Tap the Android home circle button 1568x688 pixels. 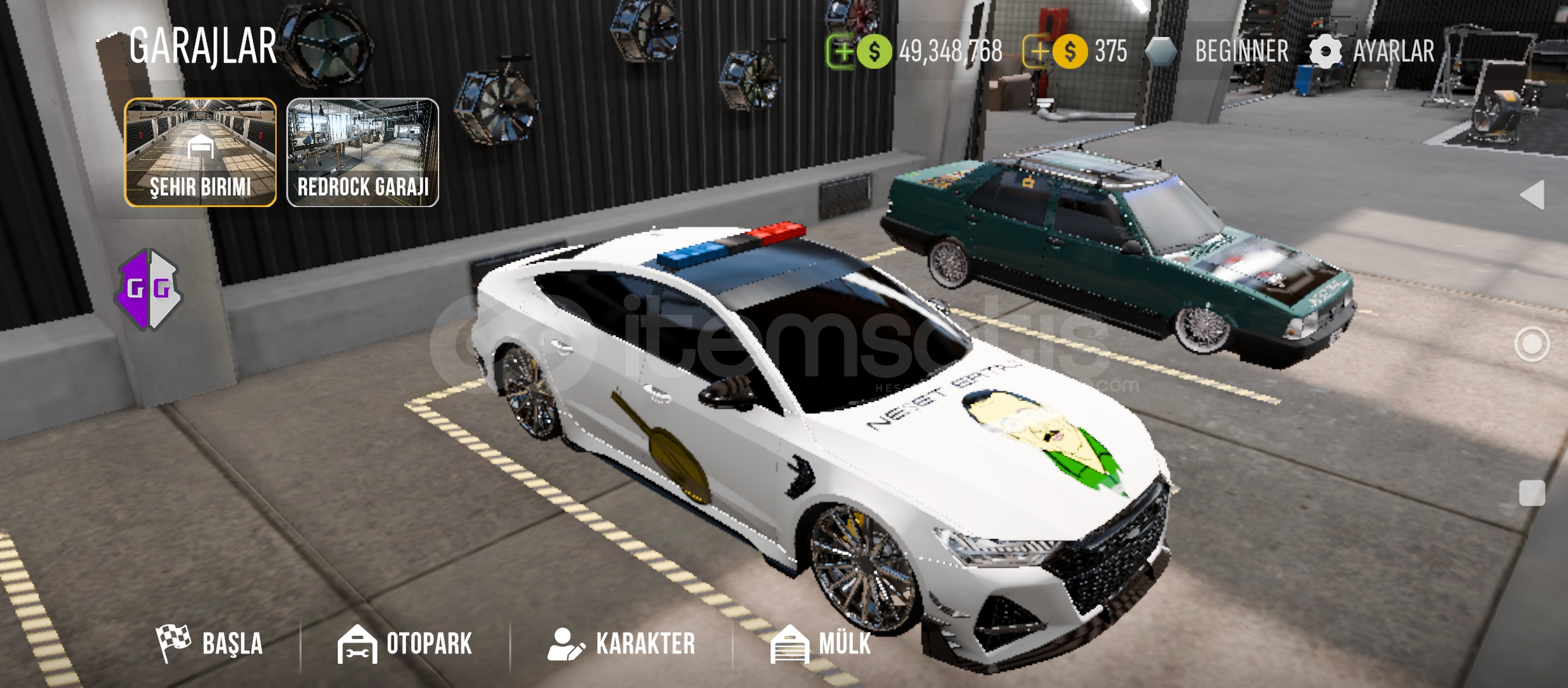point(1532,344)
